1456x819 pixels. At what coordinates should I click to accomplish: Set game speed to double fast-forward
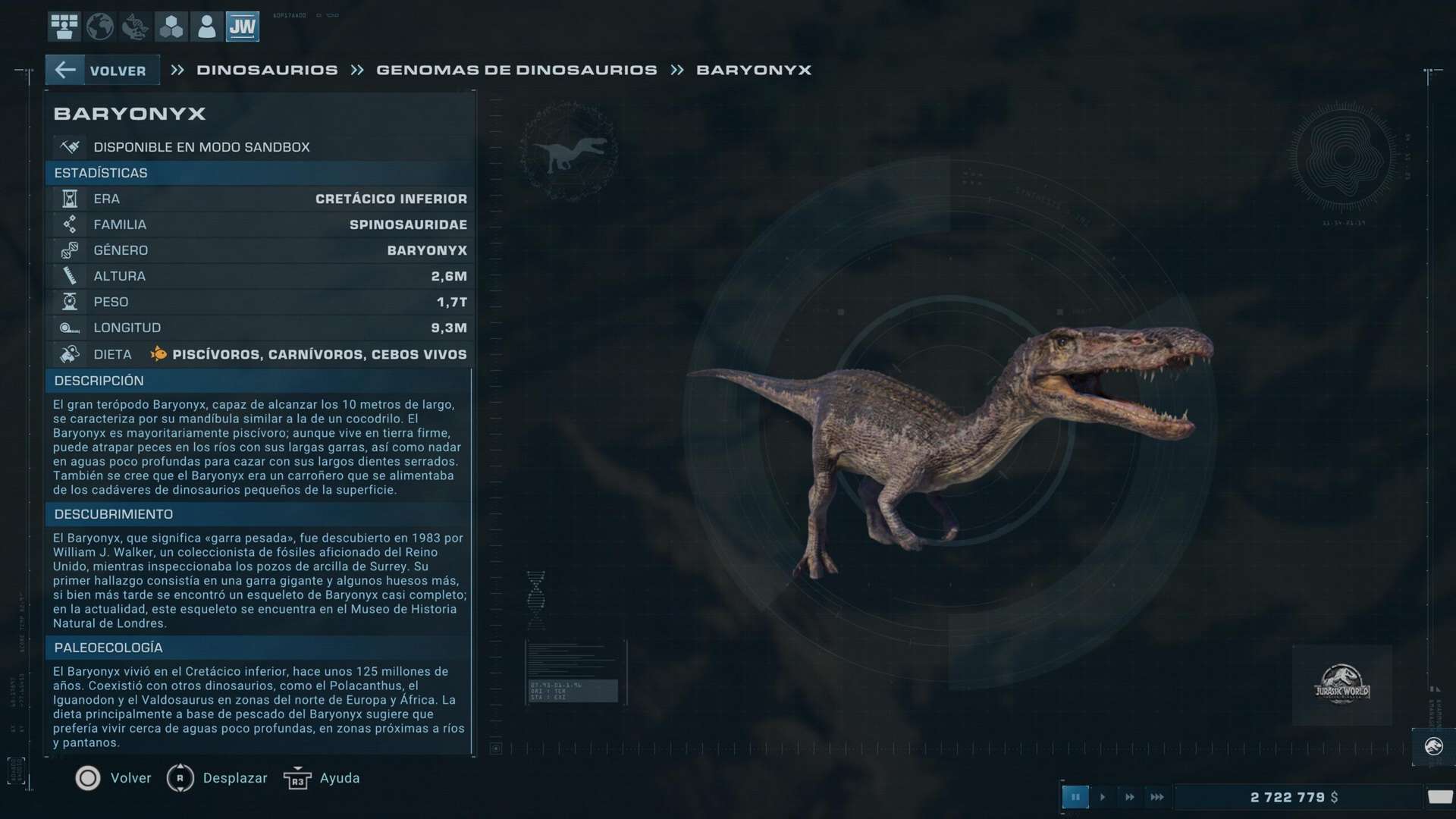click(x=1130, y=797)
